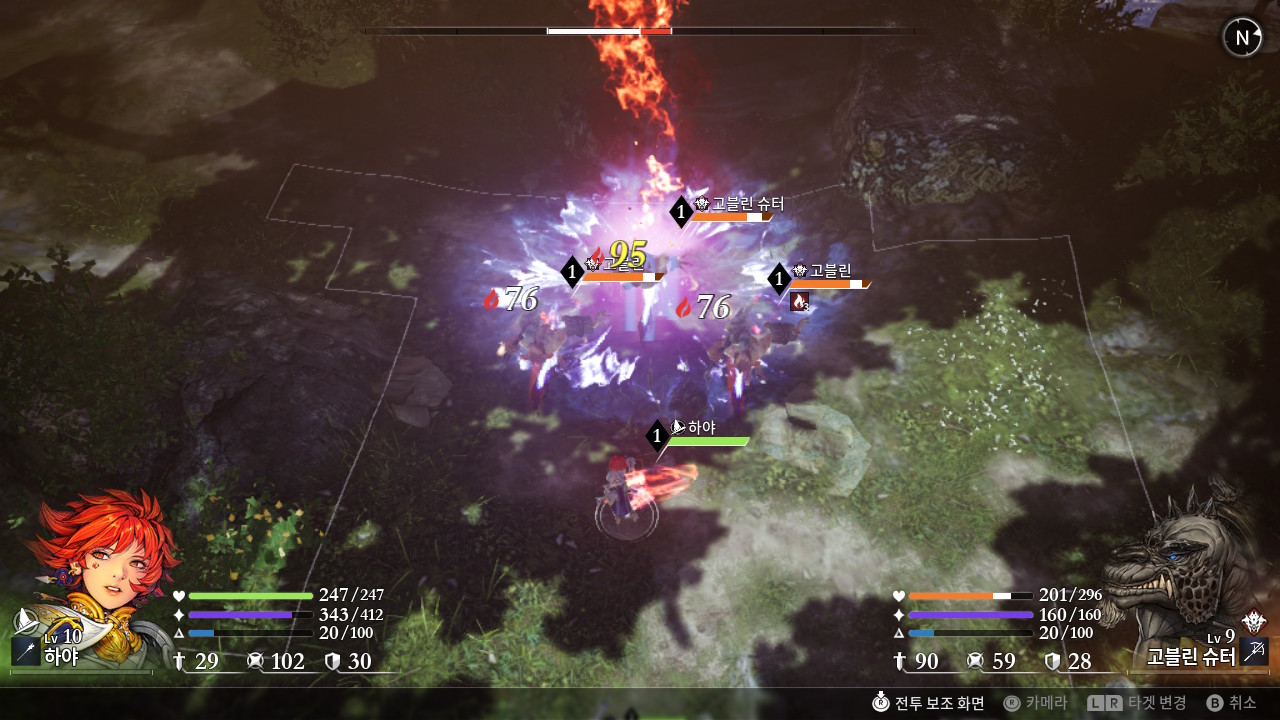Image resolution: width=1280 pixels, height=720 pixels.
Task: Select the 카메라 option
Action: point(1036,702)
